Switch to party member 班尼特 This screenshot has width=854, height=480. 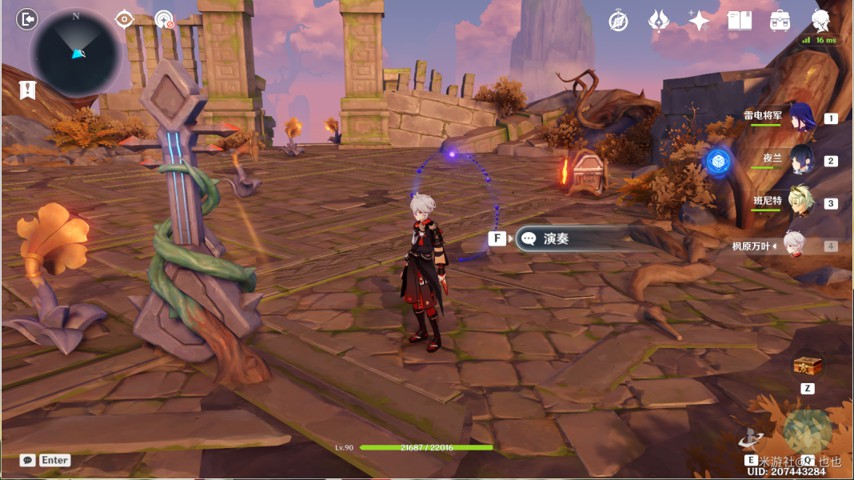pos(801,201)
